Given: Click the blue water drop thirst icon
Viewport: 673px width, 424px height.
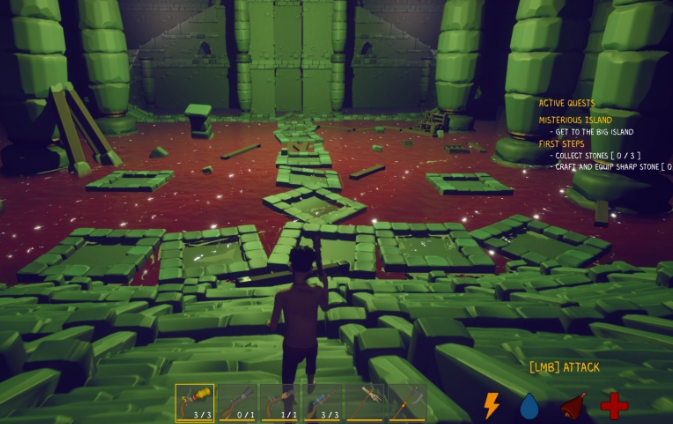Looking at the screenshot, I should tap(529, 405).
